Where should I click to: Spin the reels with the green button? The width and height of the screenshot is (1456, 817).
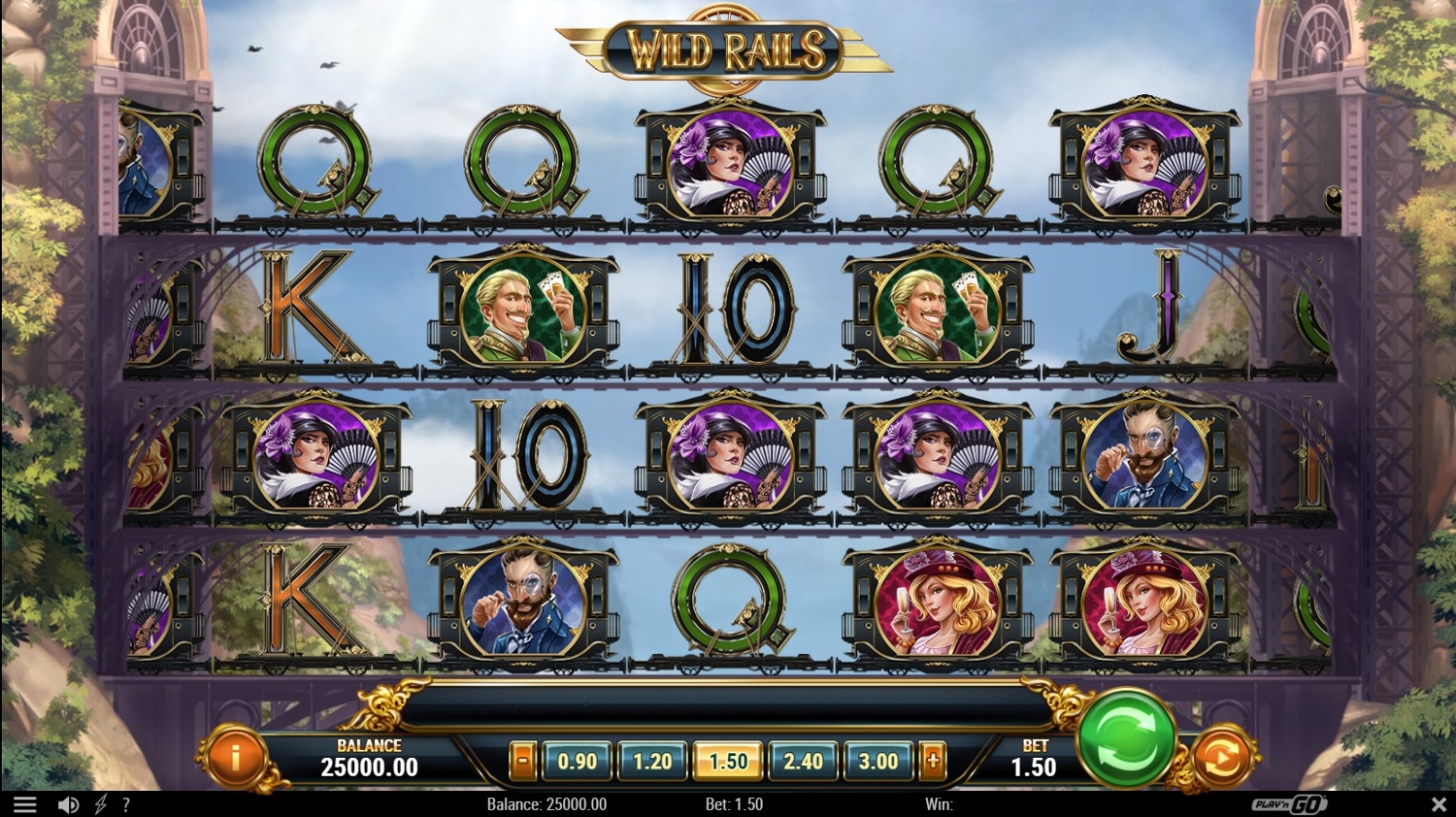(x=1126, y=738)
